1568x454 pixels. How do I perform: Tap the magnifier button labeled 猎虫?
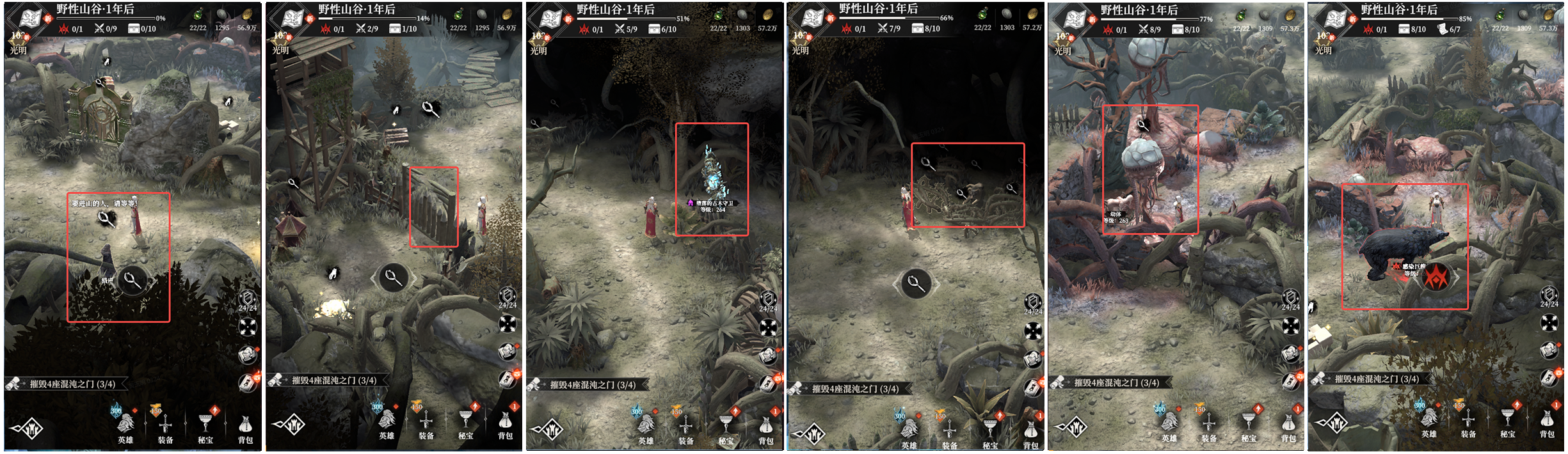point(131,280)
